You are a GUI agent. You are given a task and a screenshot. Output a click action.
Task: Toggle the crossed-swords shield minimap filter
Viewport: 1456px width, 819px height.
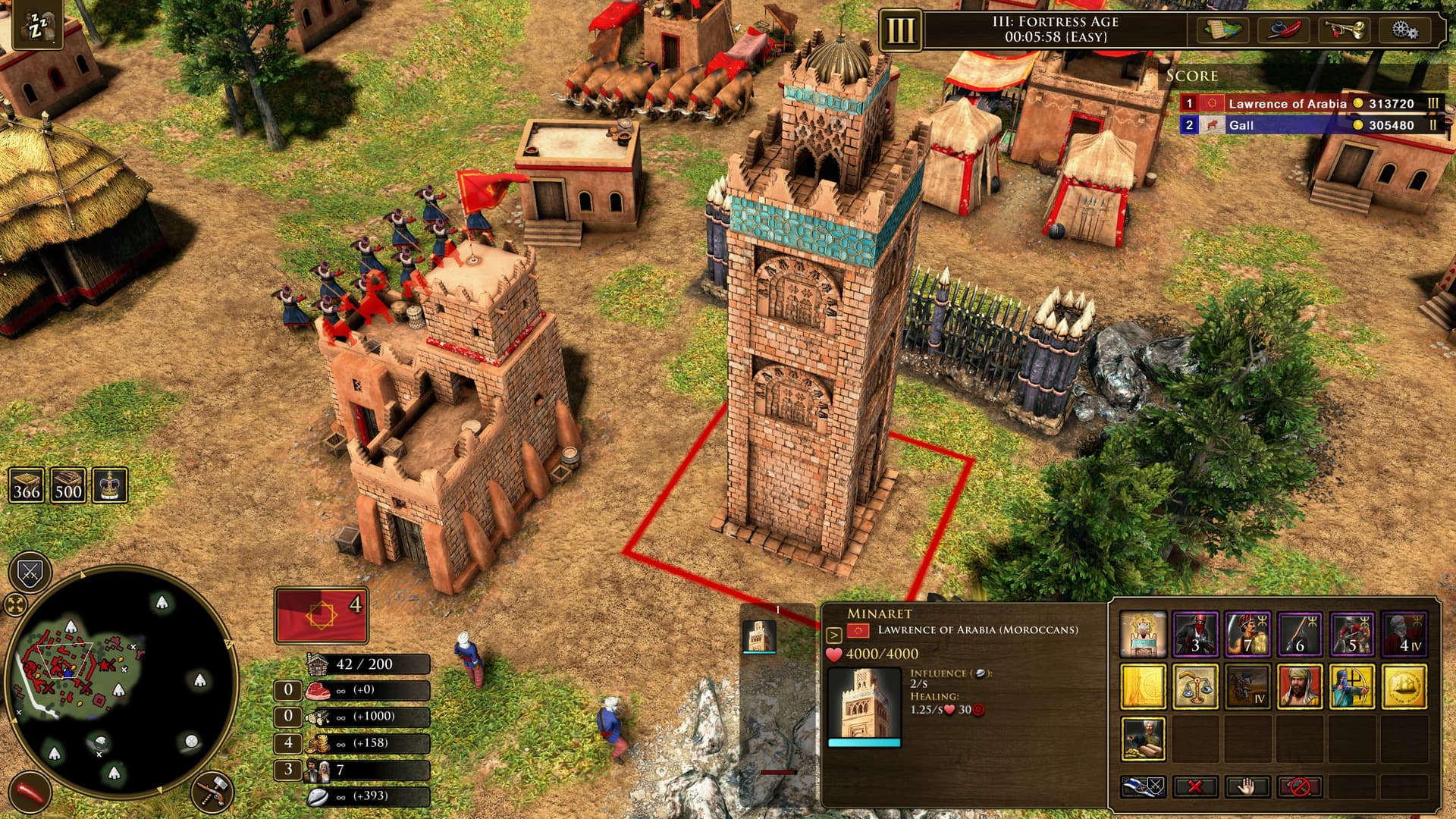(x=30, y=573)
